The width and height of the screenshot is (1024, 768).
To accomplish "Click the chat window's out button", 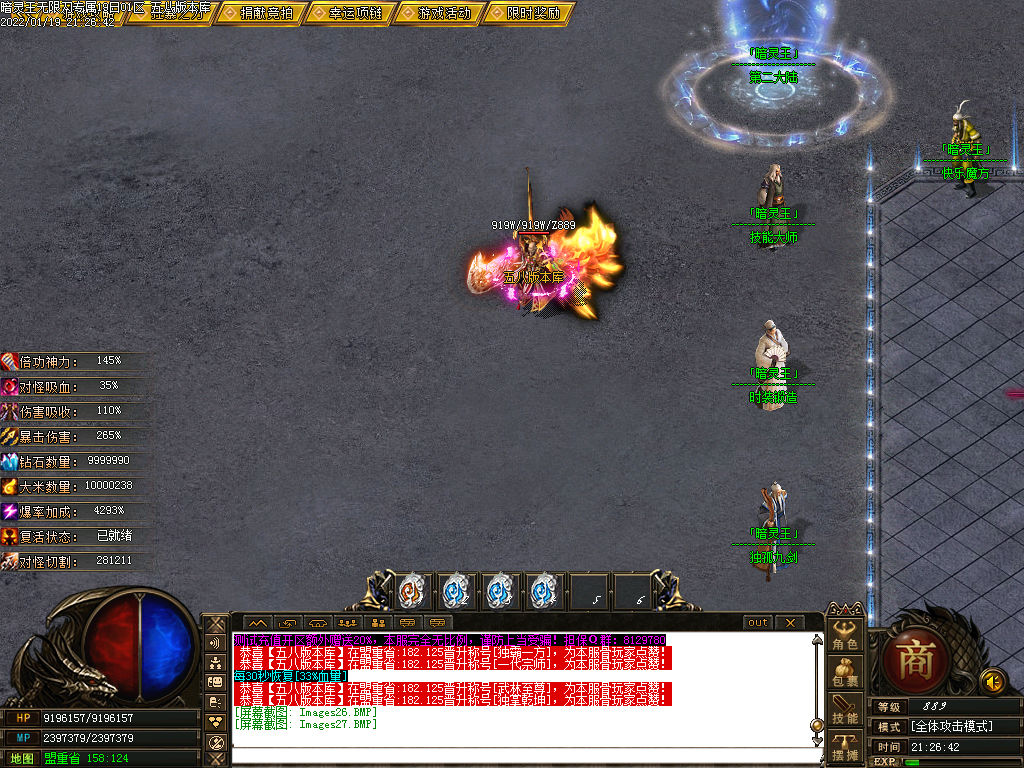I will pyautogui.click(x=759, y=622).
